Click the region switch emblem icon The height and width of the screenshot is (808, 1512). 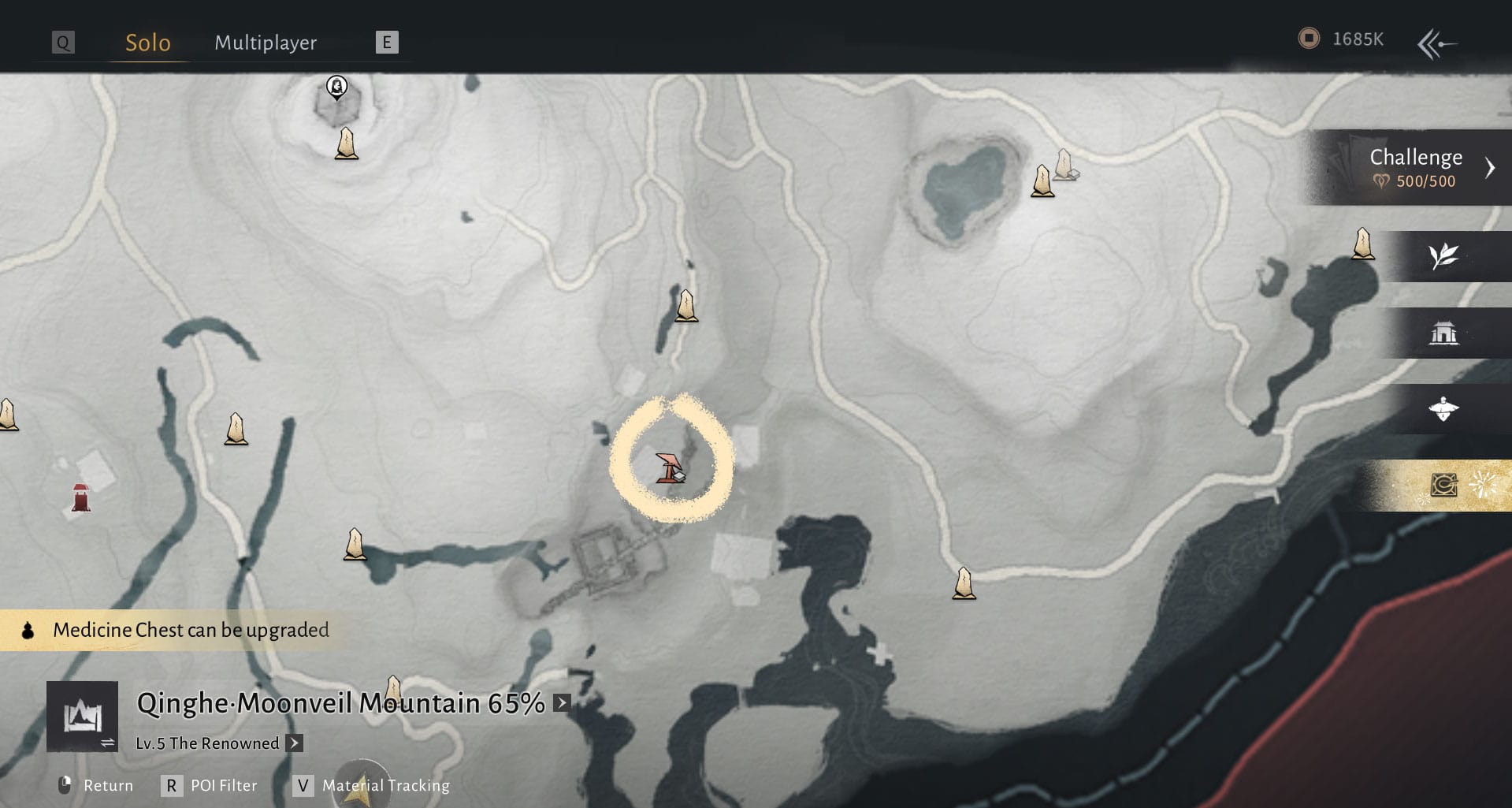[x=83, y=716]
